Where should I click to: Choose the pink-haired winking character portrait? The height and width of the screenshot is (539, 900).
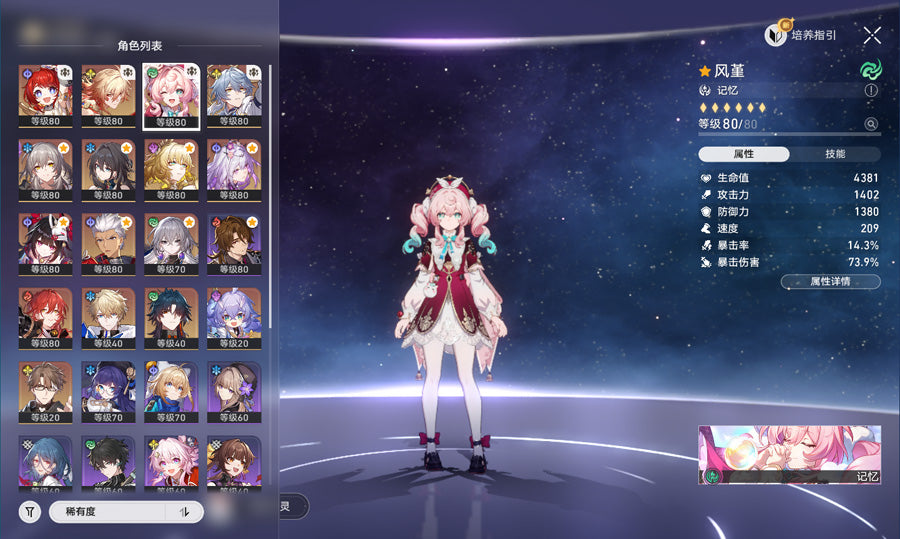tap(171, 96)
